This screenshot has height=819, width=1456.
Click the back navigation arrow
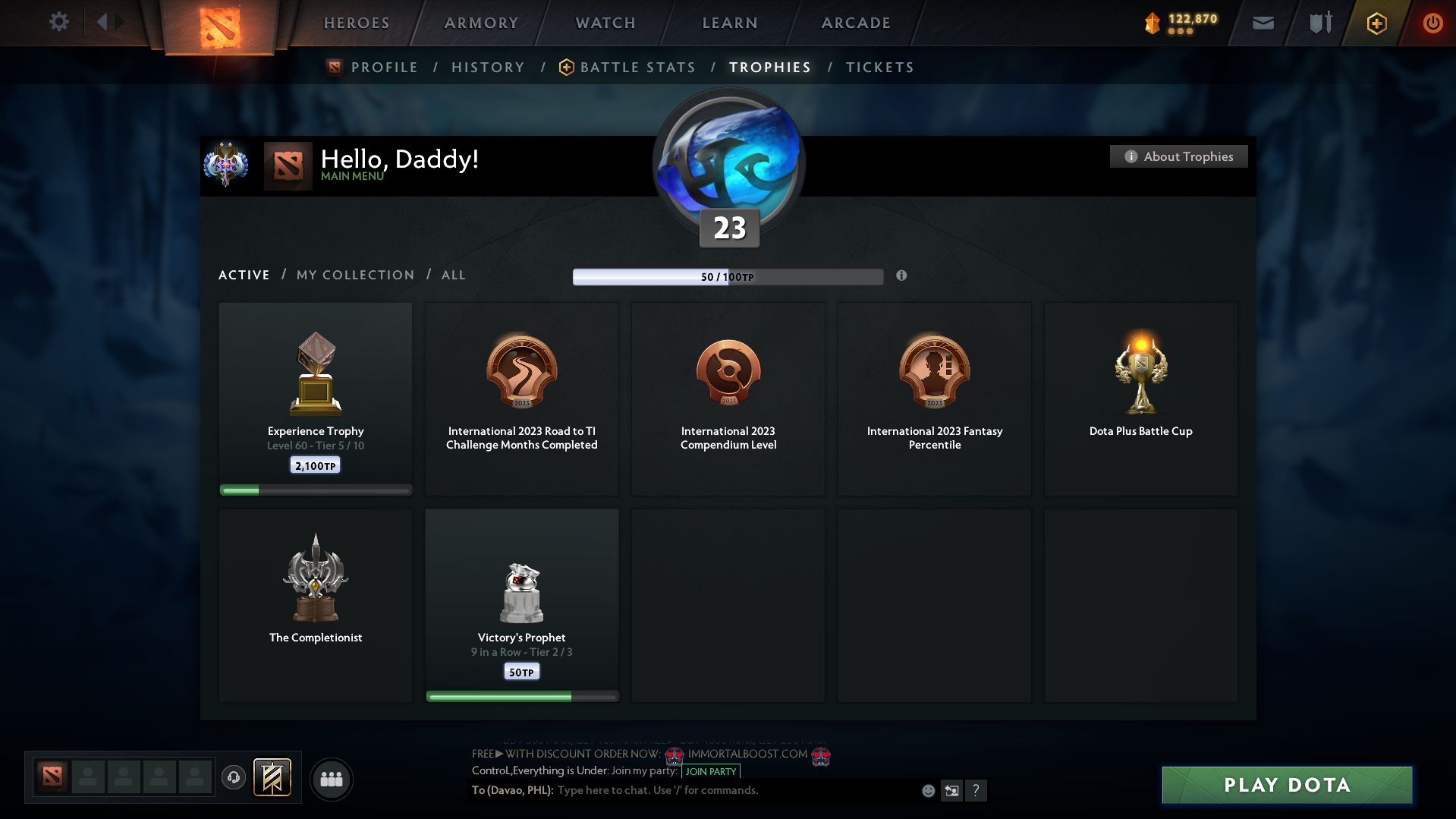(x=104, y=21)
